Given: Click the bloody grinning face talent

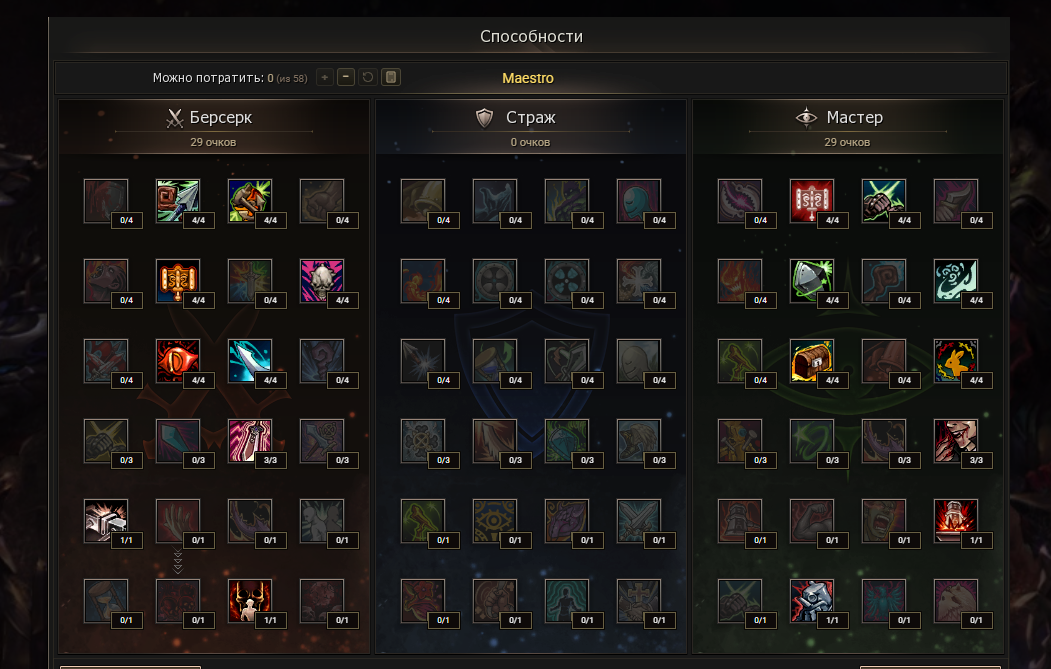Looking at the screenshot, I should 956,441.
